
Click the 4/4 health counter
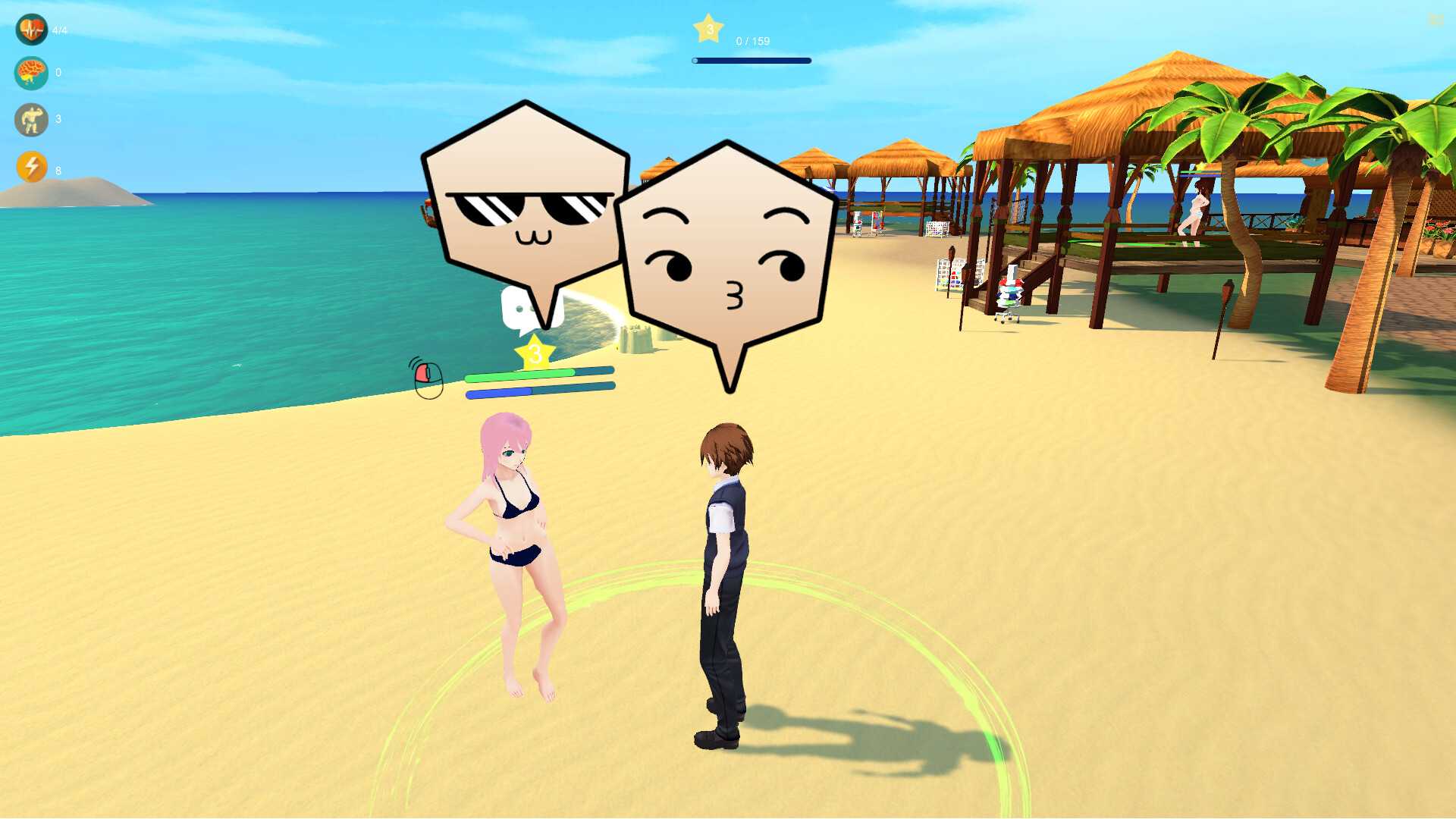click(59, 30)
